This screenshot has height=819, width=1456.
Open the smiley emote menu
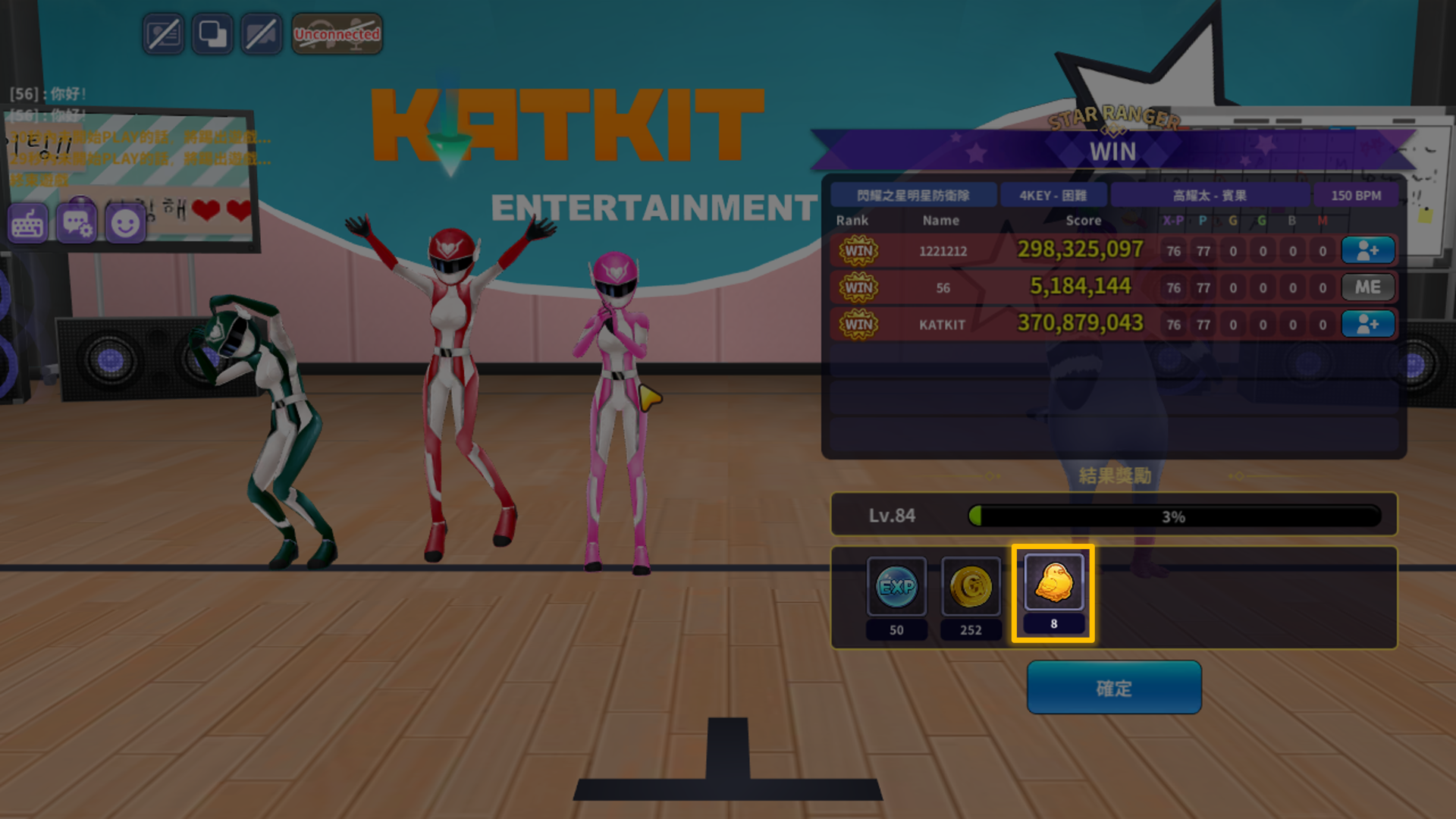[x=125, y=224]
